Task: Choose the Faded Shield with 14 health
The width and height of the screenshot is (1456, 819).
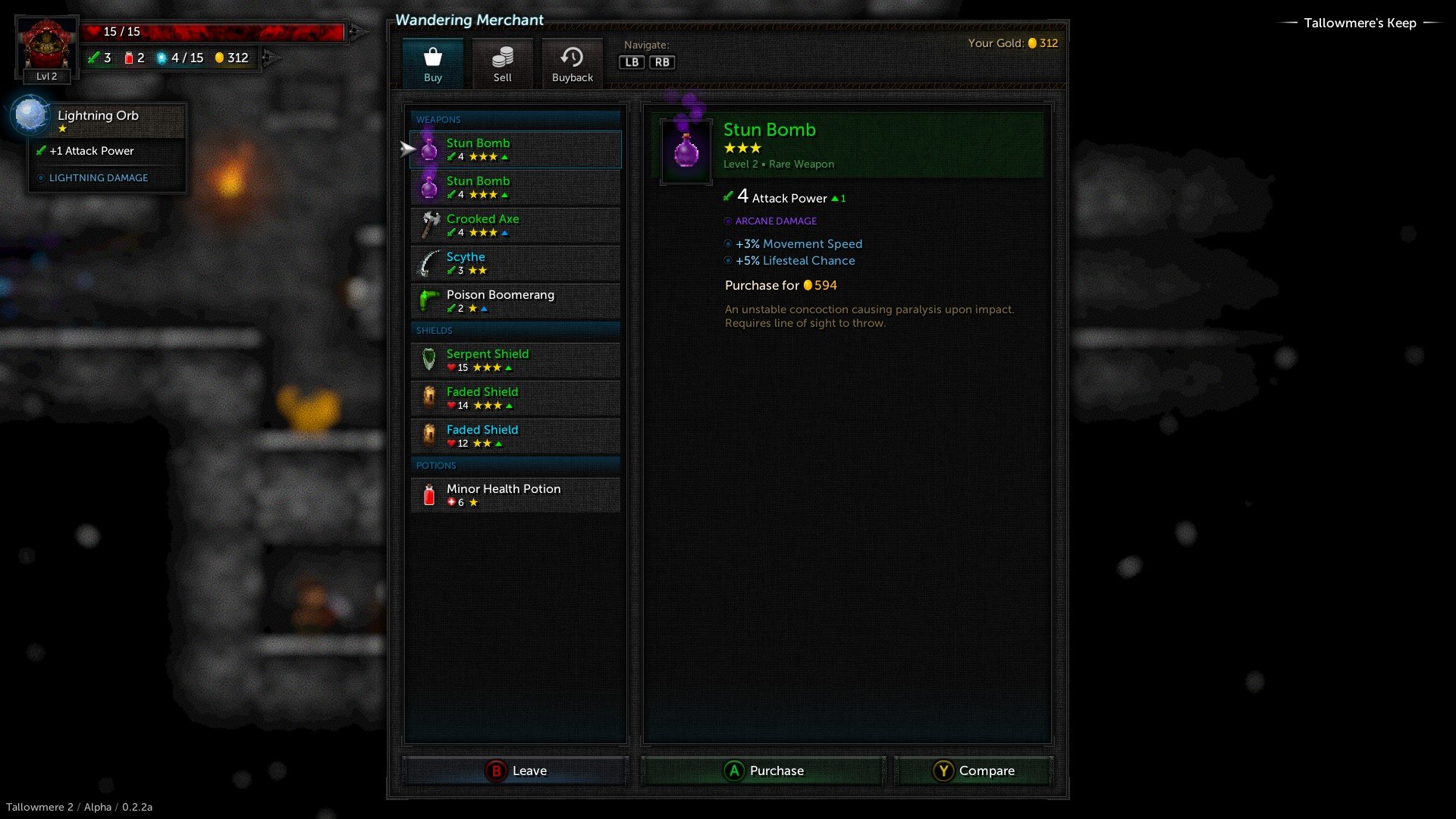Action: 516,398
